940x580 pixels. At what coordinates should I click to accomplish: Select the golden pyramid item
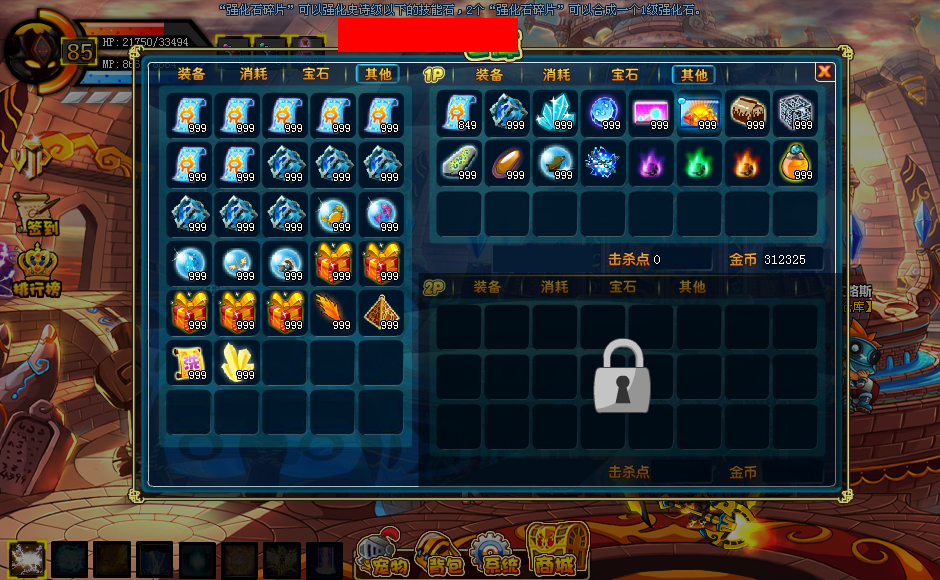[381, 312]
